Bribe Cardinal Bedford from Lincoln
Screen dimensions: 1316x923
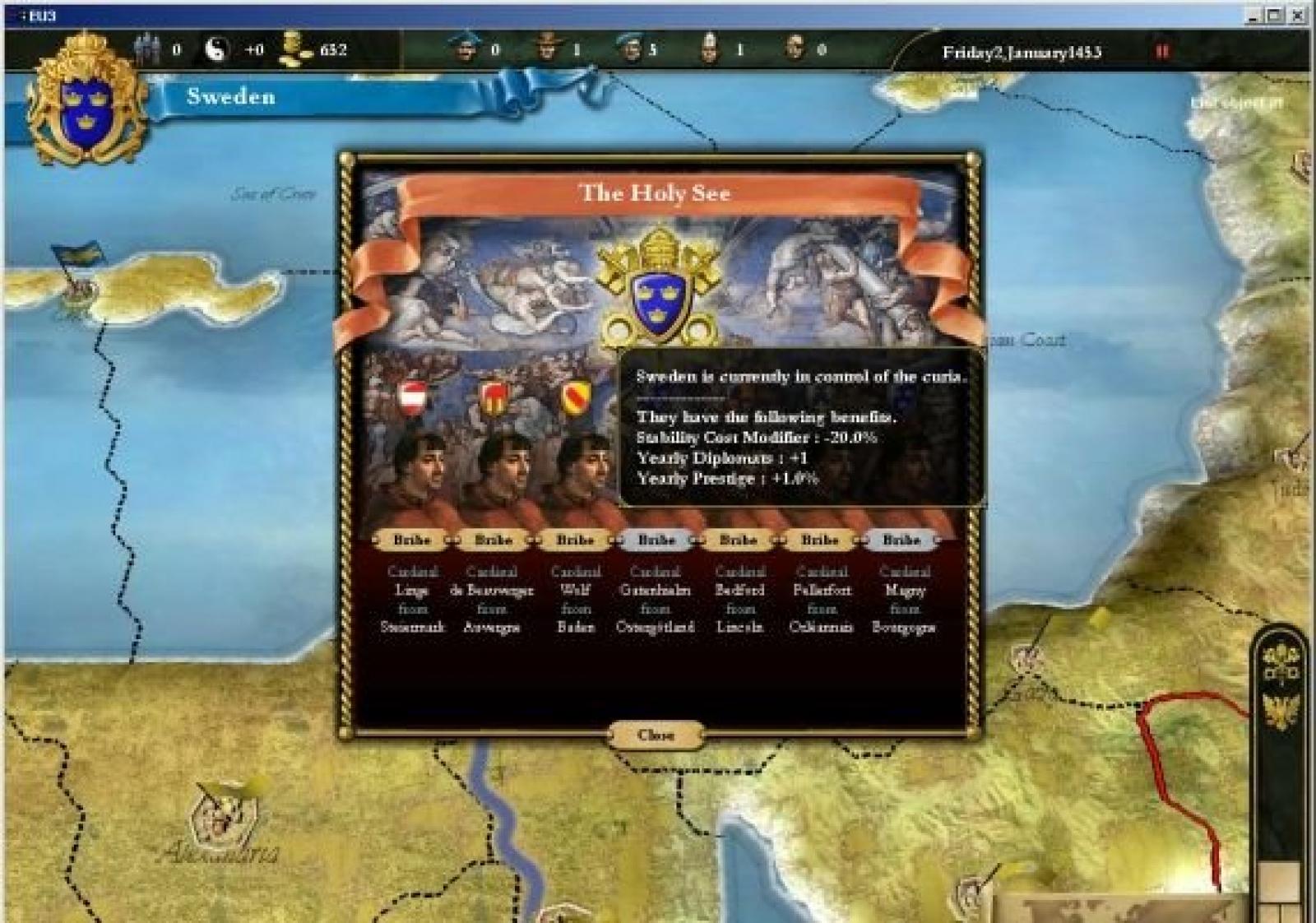coord(738,540)
